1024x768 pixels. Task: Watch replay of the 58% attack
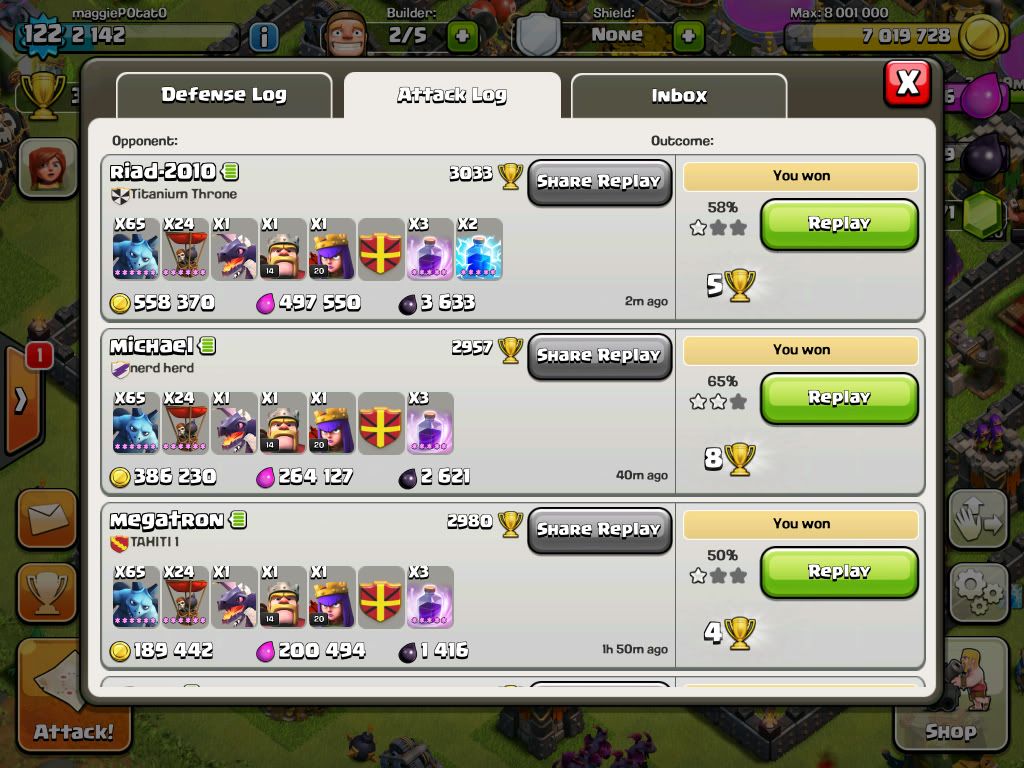pos(839,224)
